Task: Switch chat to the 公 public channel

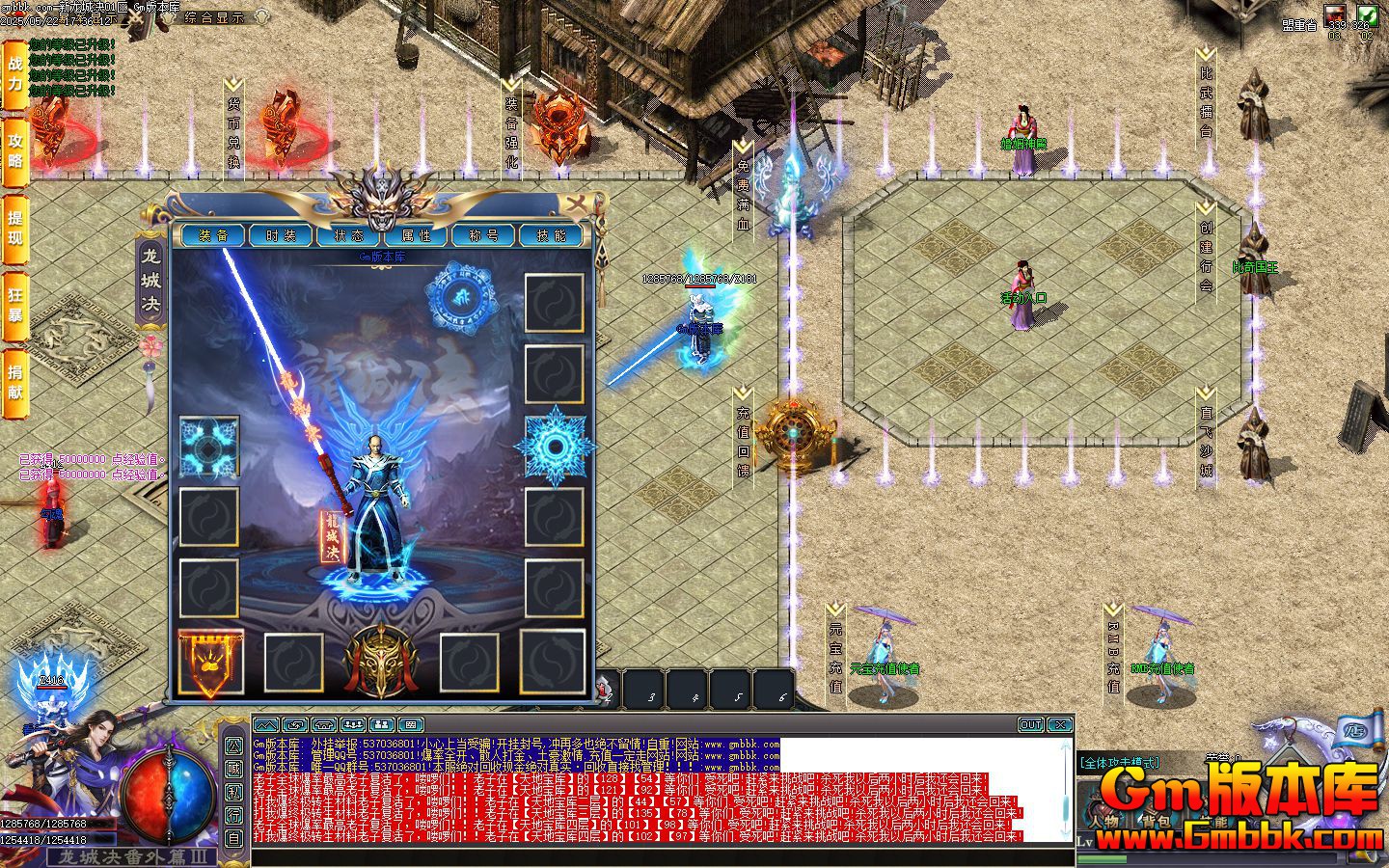Action: click(x=234, y=746)
